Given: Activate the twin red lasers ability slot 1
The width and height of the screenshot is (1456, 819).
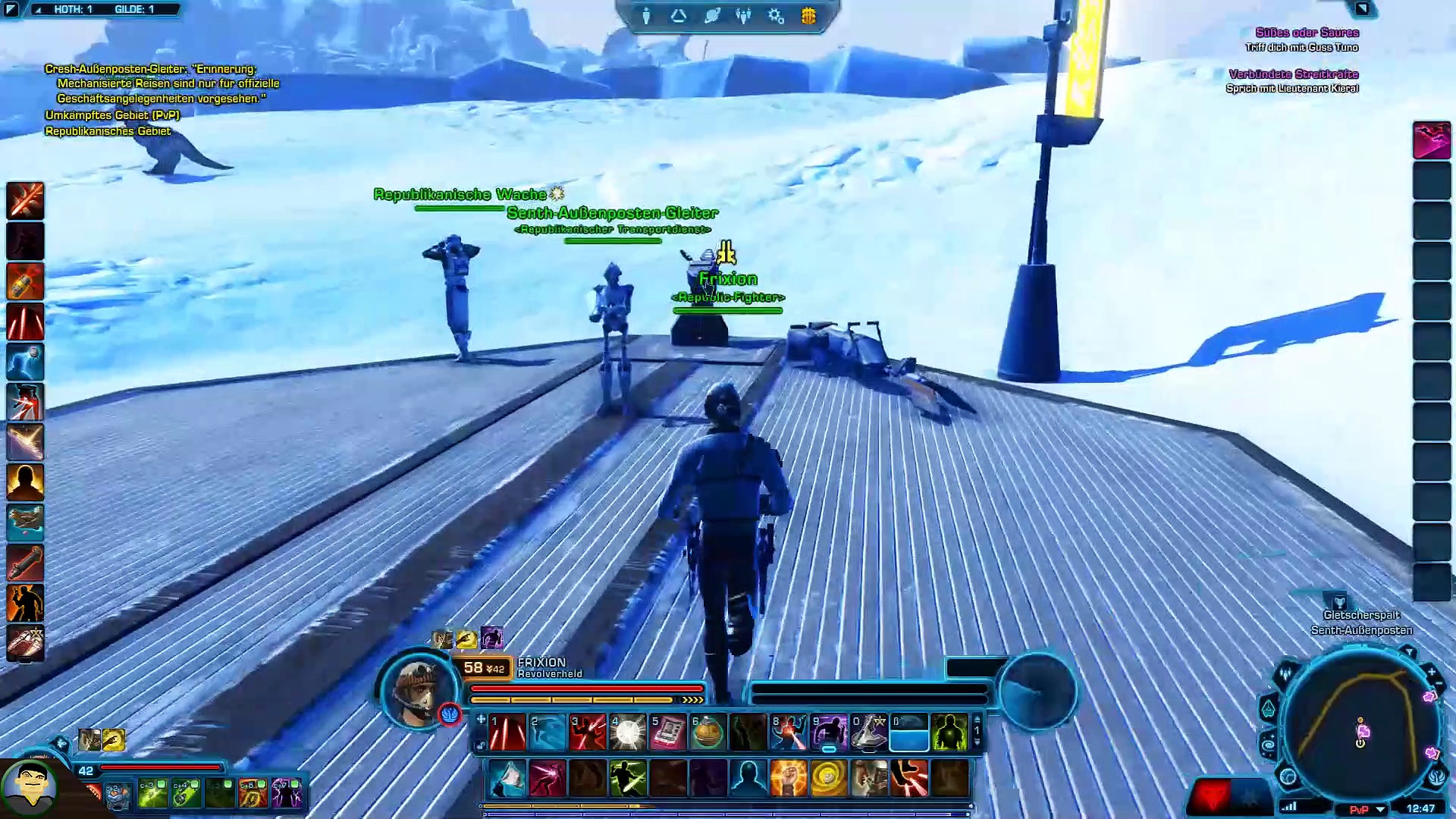Looking at the screenshot, I should 507,733.
